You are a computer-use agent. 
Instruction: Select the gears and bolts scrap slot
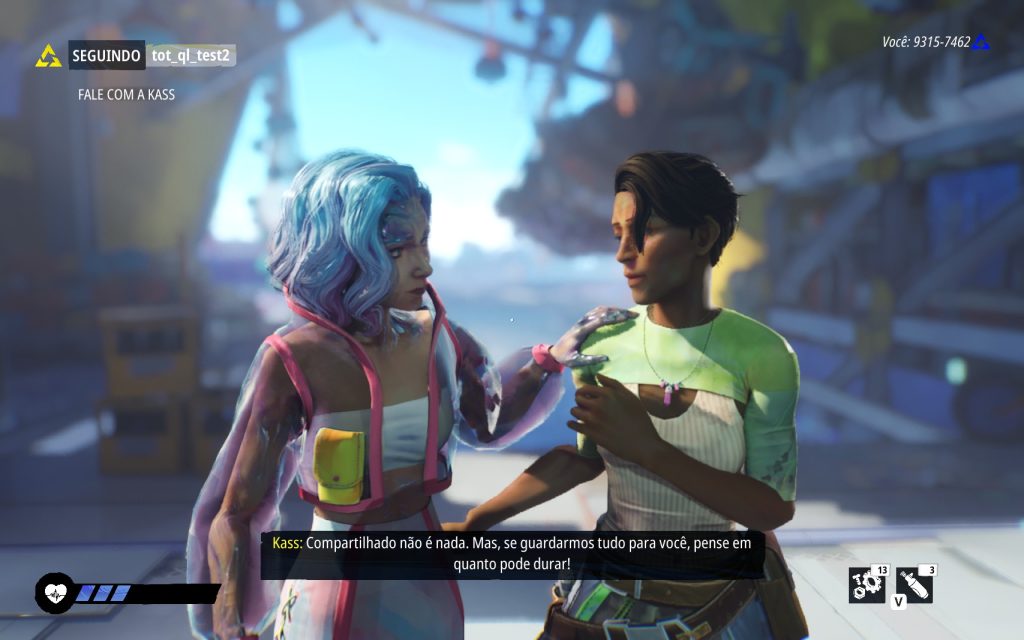tap(865, 584)
